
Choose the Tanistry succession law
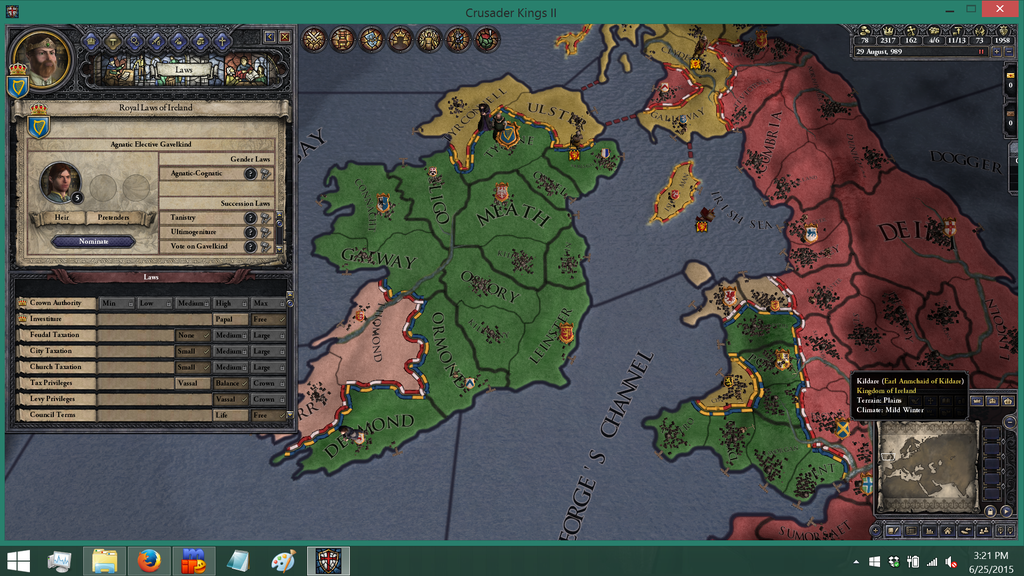click(200, 218)
